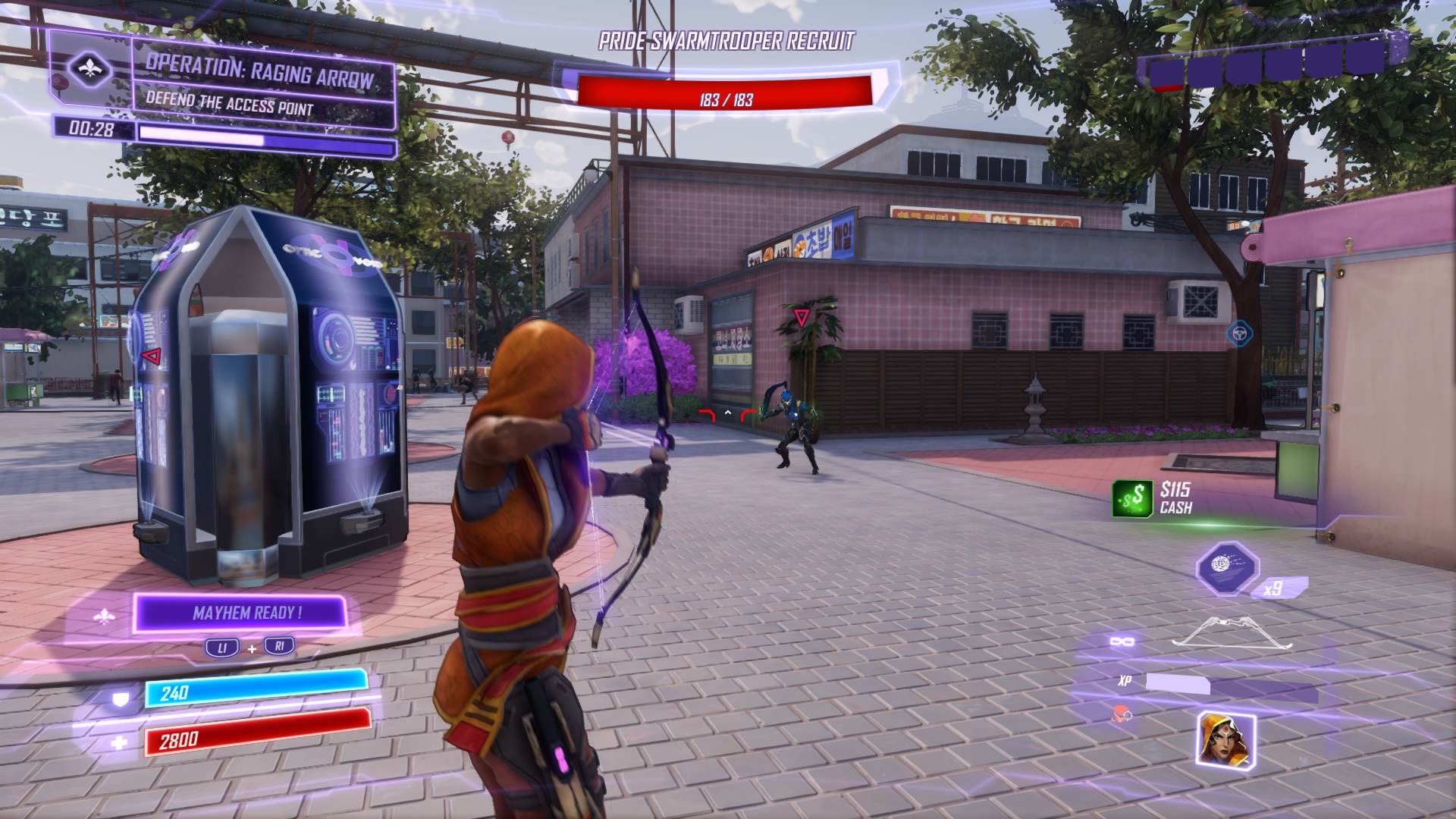Screen dimensions: 1456x819
Task: Choose the bow weapon icon
Action: point(1233,633)
